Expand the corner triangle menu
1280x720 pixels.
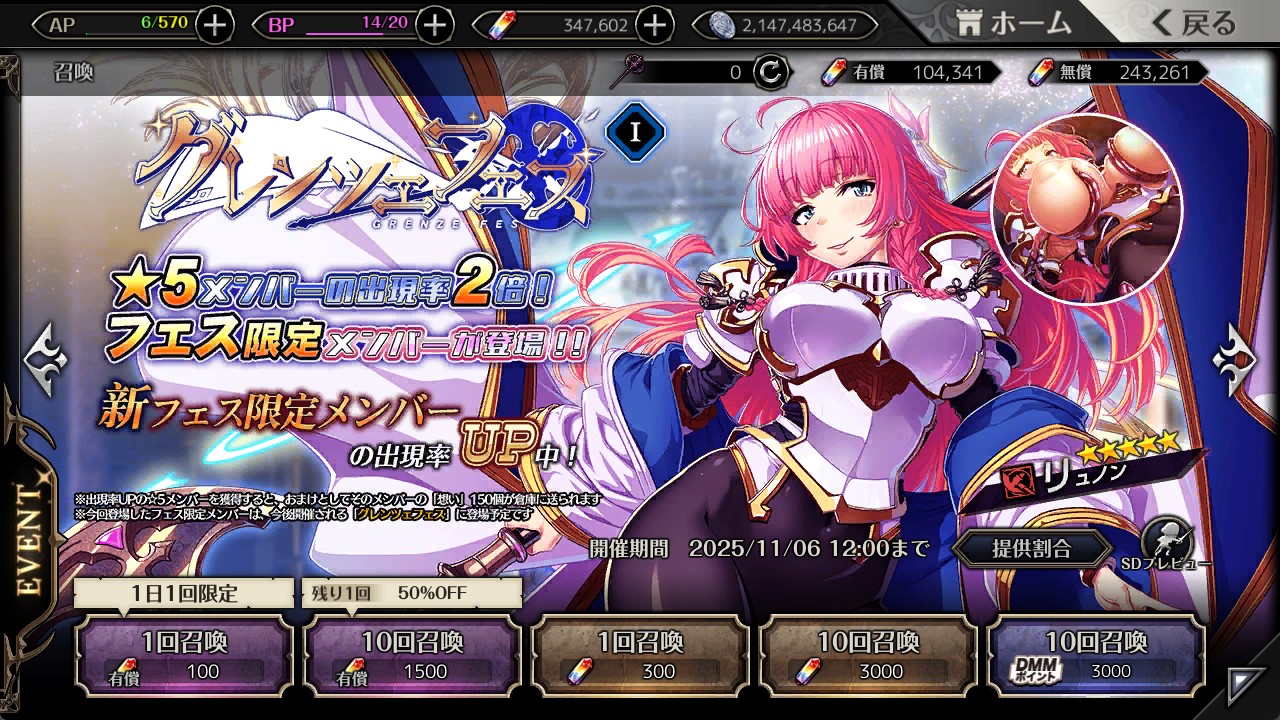pos(1249,684)
